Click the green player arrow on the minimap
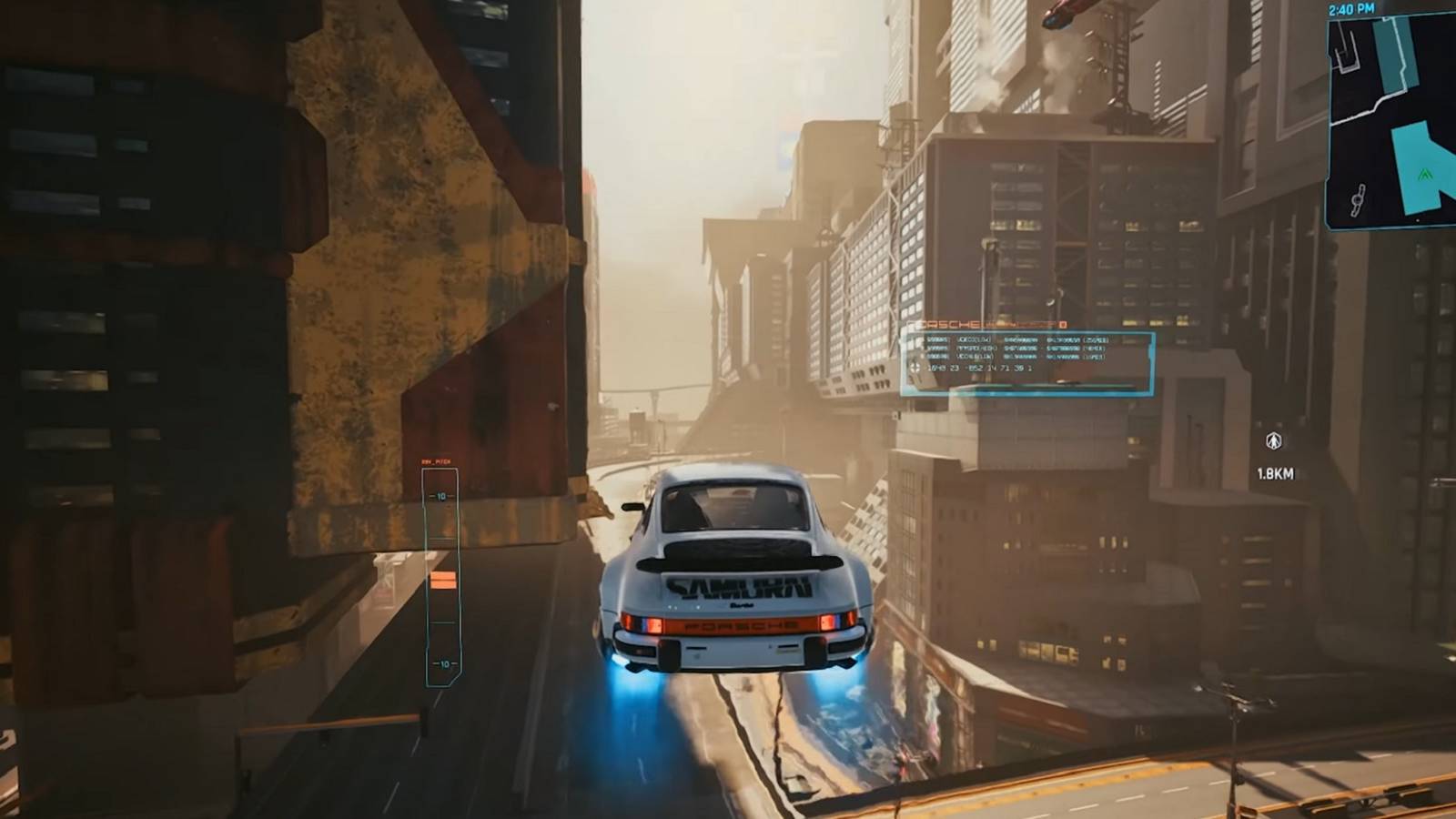 coord(1425,174)
